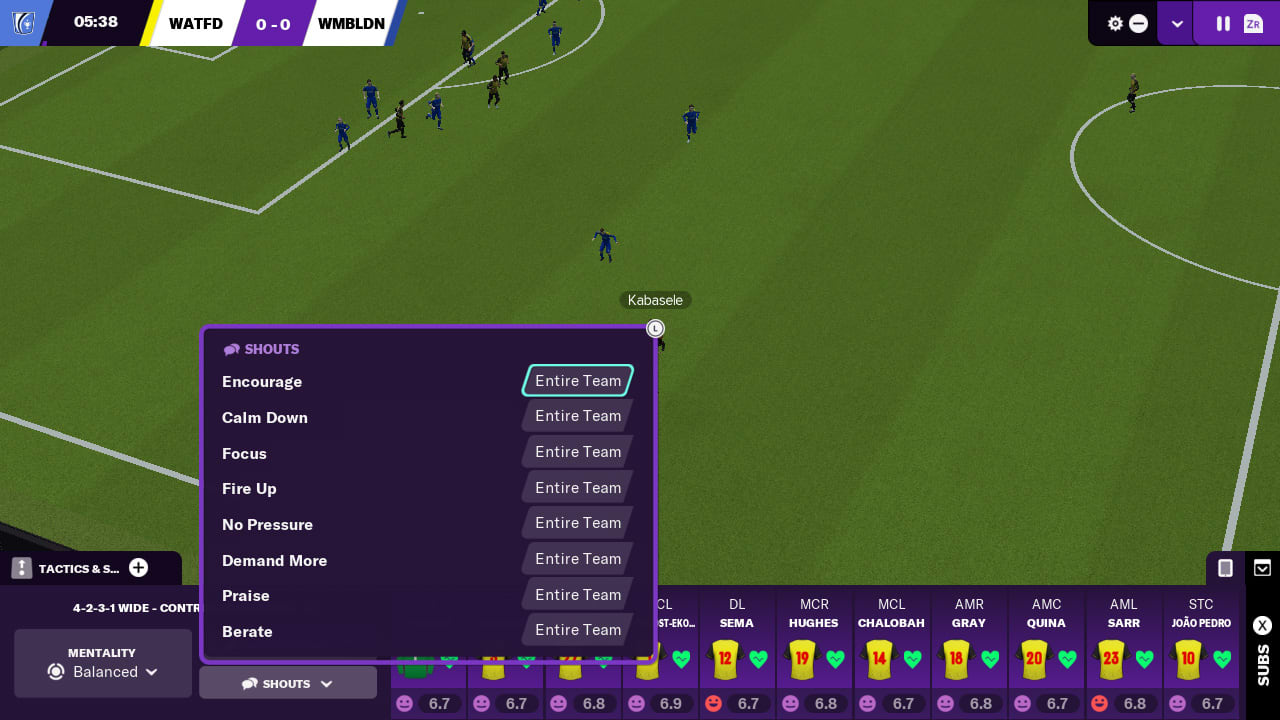
Task: Click the plus icon beside Tactics & S
Action: pyautogui.click(x=139, y=567)
